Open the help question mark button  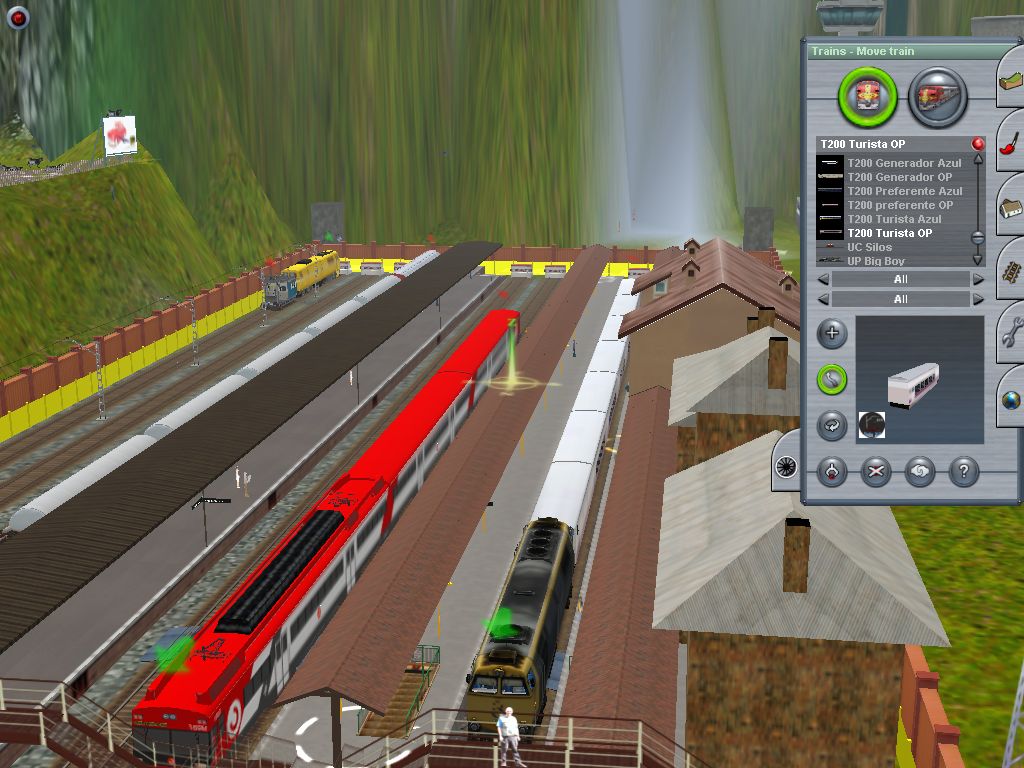pos(963,472)
